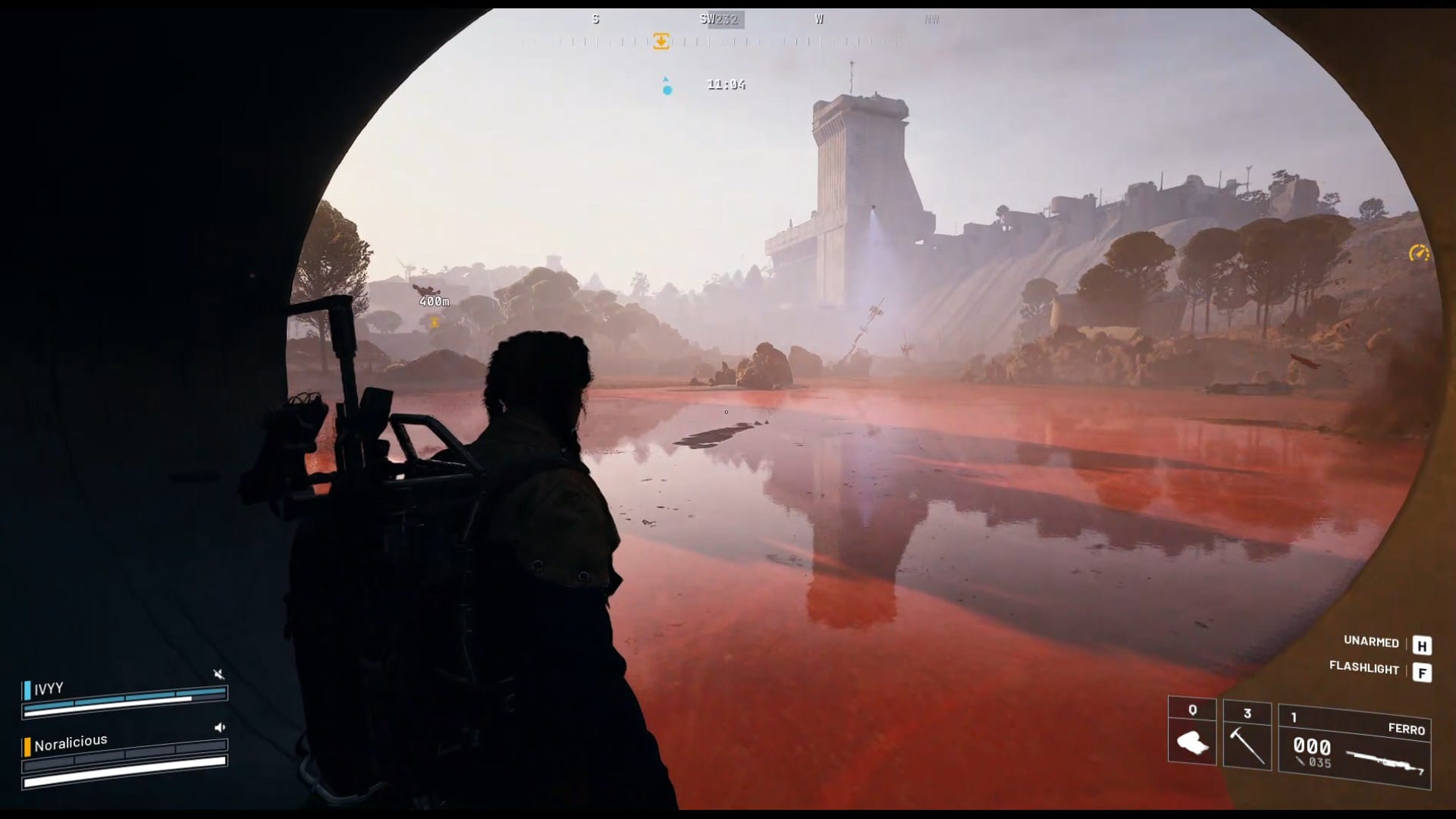Click the S direction label on the compass

point(595,18)
